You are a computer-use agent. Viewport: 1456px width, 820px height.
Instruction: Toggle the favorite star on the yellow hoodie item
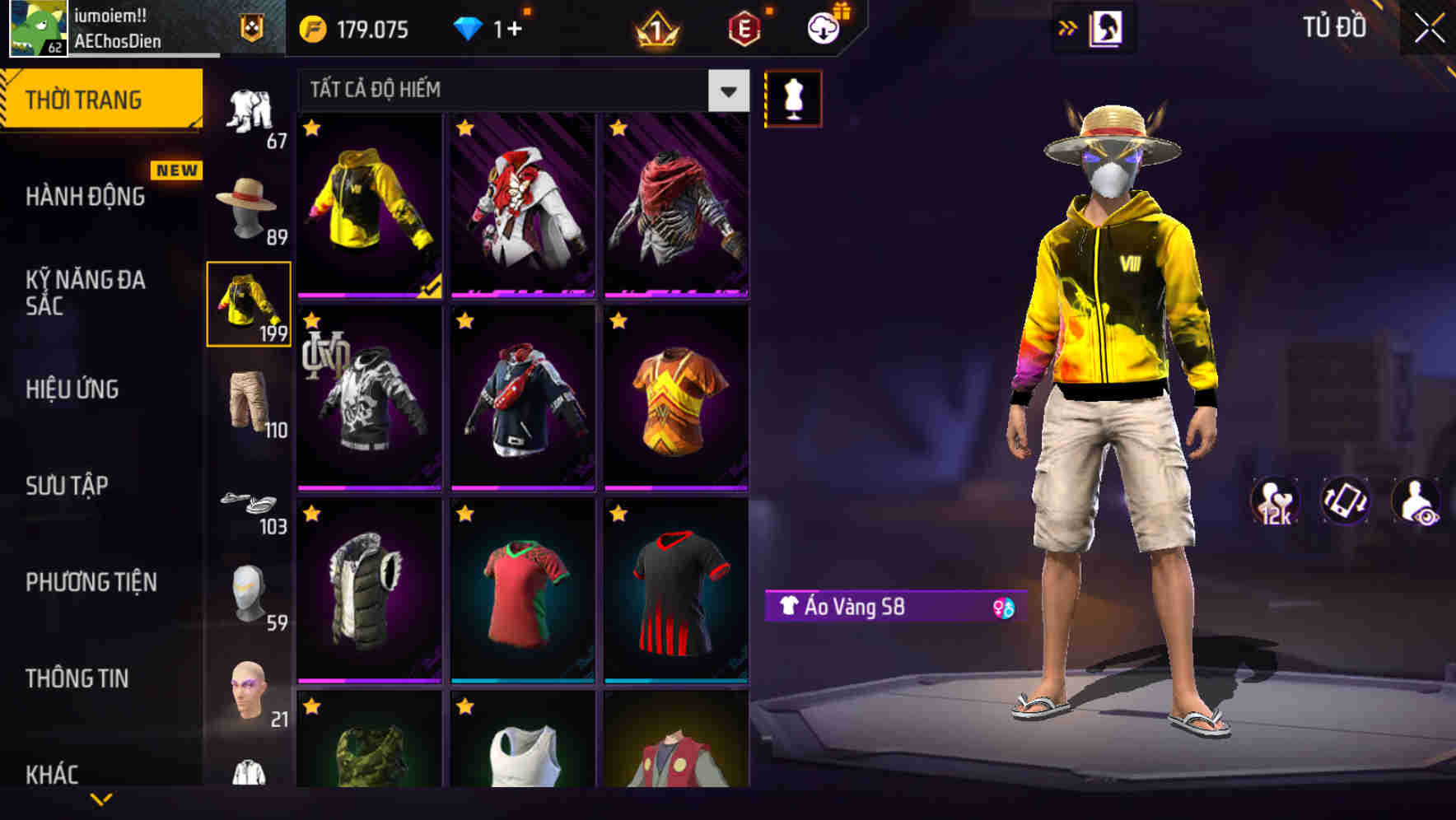312,128
